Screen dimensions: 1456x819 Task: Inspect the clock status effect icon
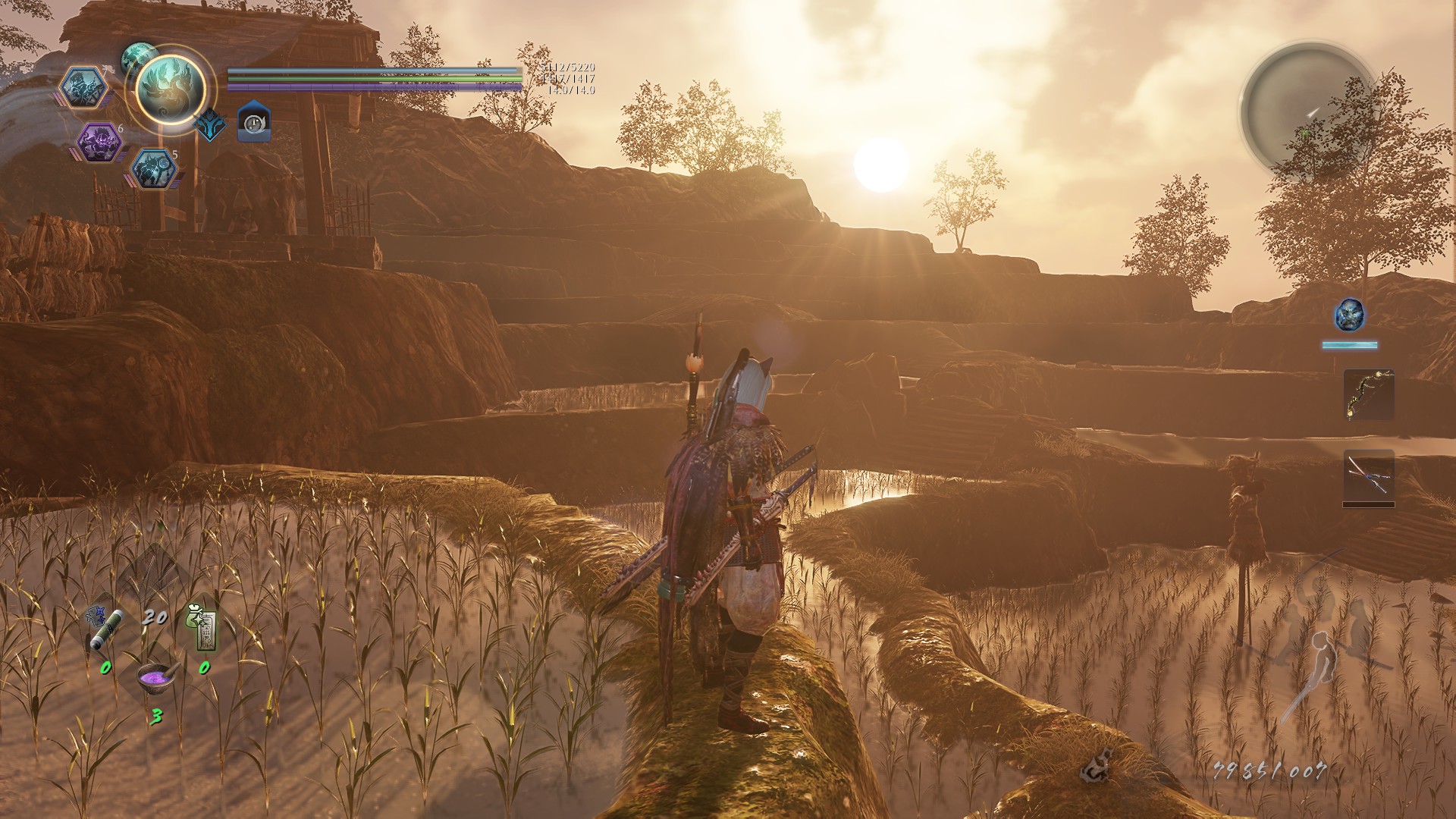coord(254,123)
